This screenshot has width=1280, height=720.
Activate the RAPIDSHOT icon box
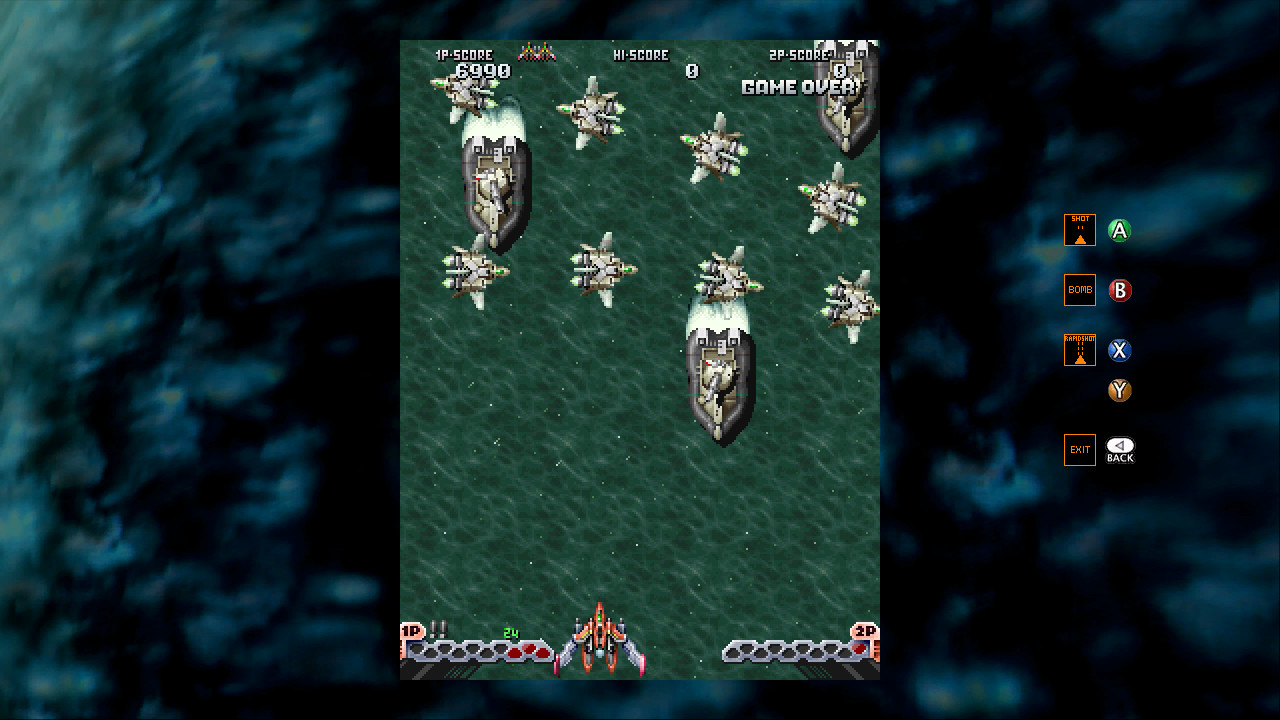pyautogui.click(x=1080, y=350)
